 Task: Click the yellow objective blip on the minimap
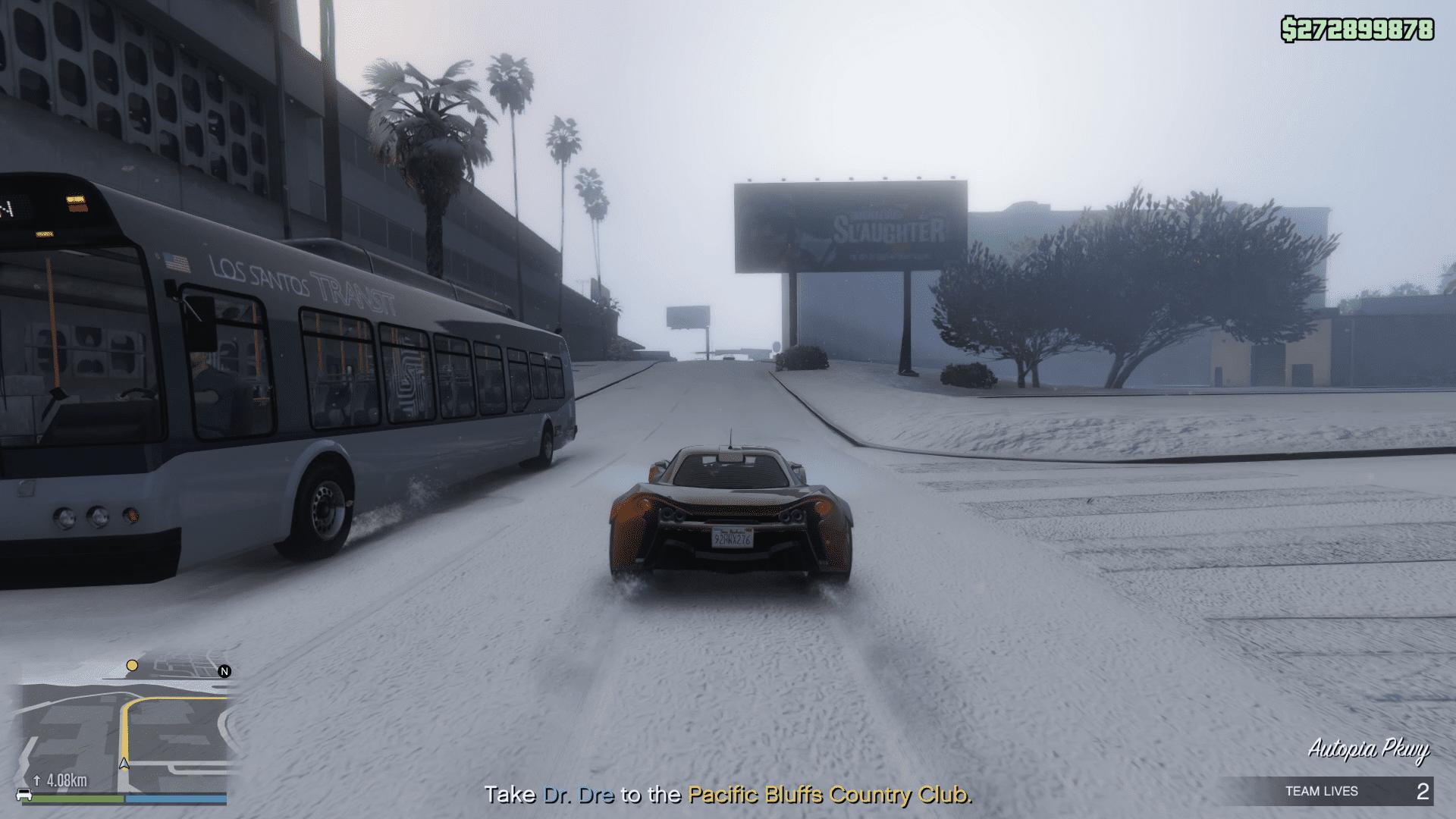click(132, 666)
